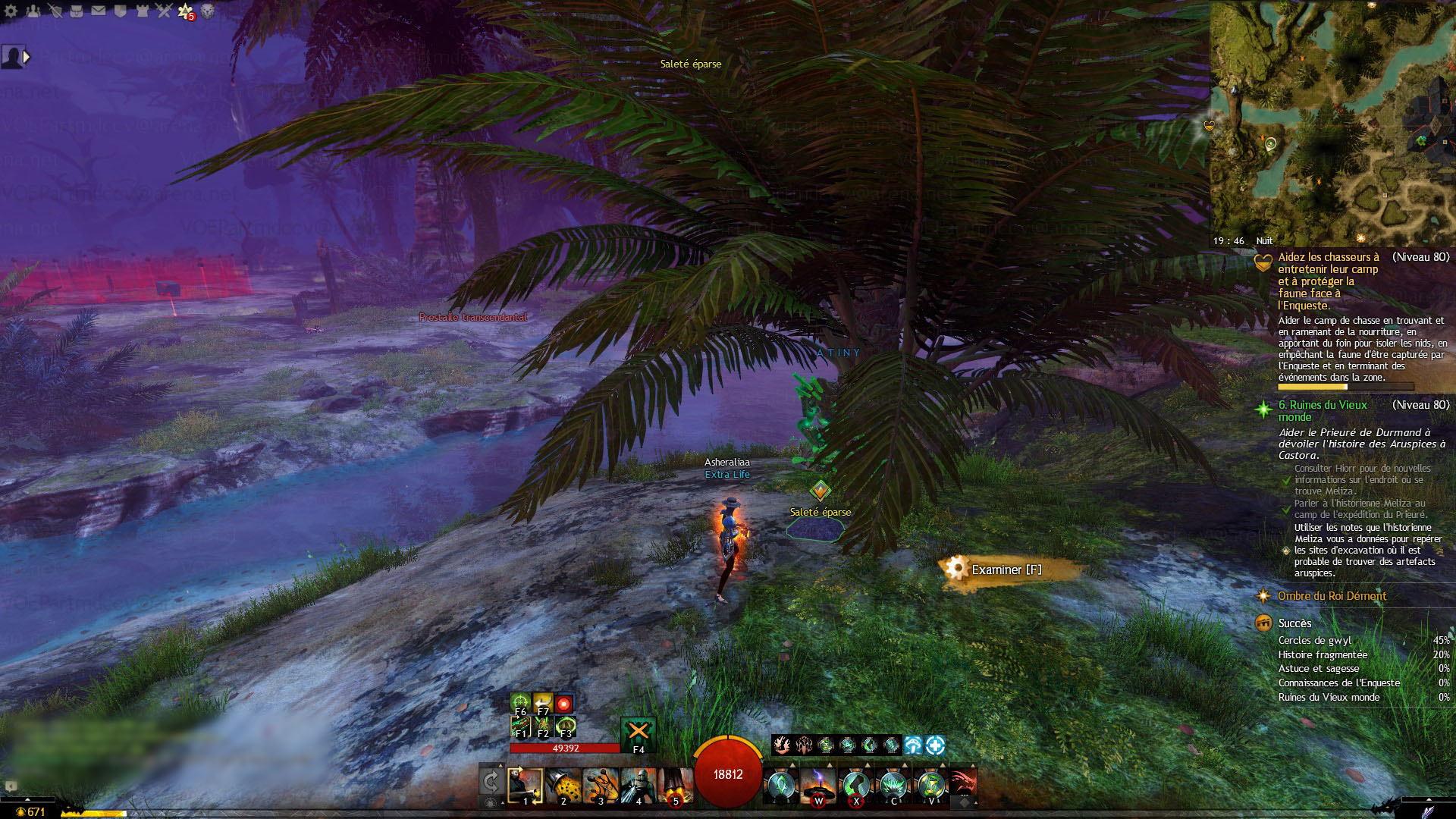1456x819 pixels.
Task: Open the Ombre du Roi Dément event entry
Action: pyautogui.click(x=1332, y=596)
